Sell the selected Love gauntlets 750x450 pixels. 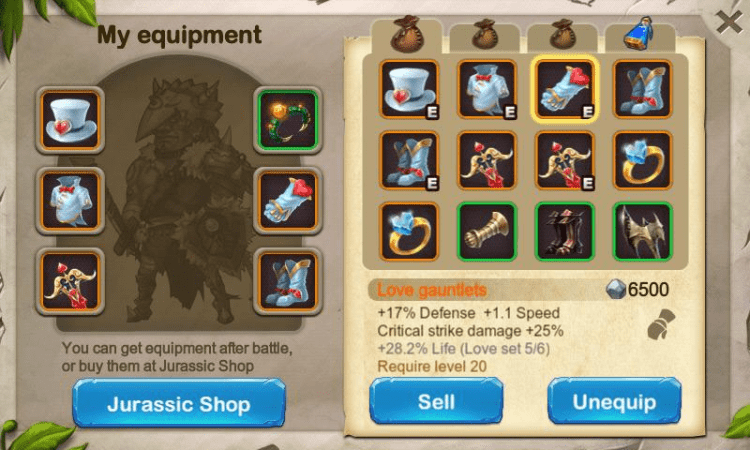(x=436, y=402)
